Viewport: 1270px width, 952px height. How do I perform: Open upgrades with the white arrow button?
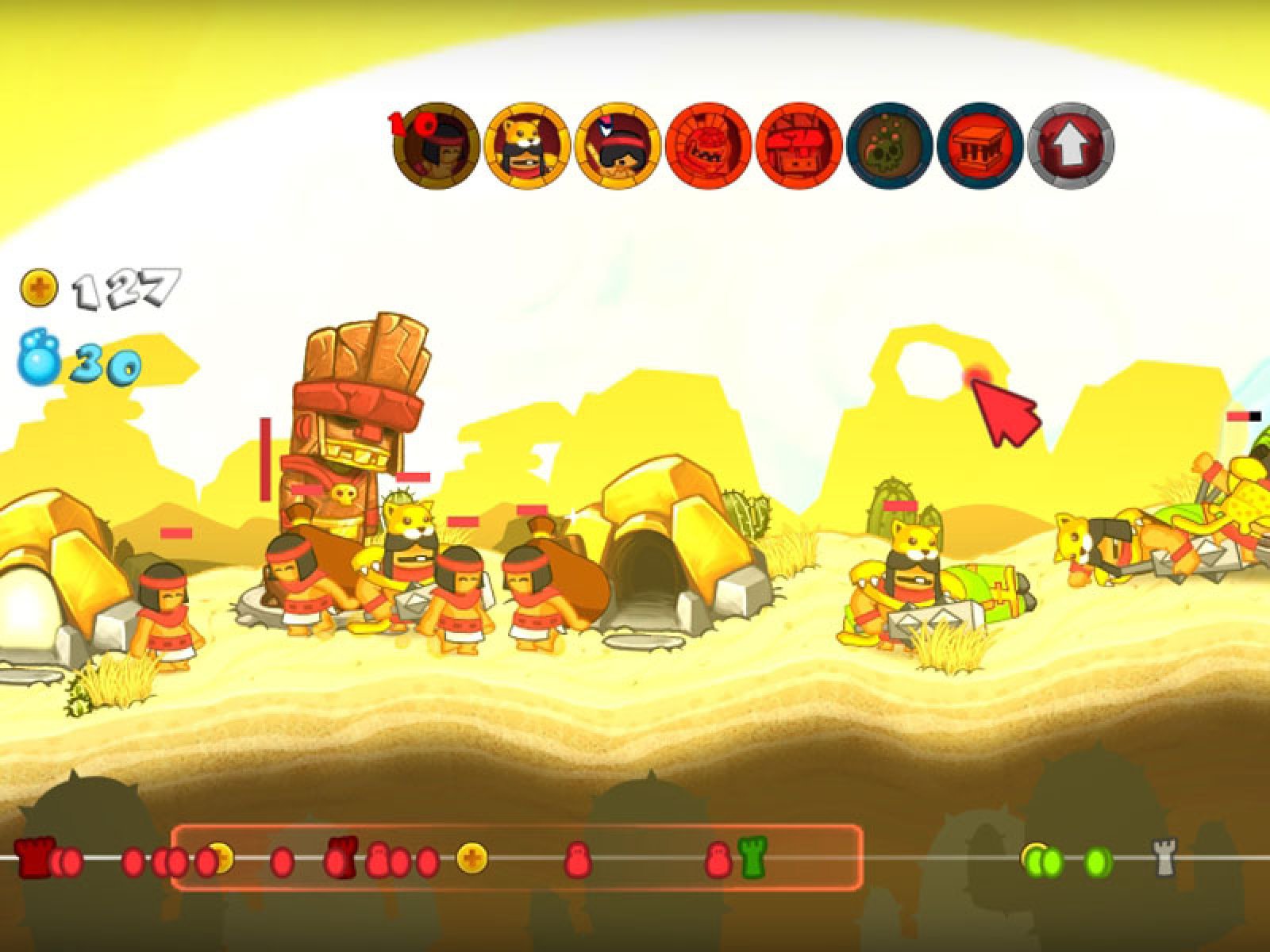pos(1071,144)
